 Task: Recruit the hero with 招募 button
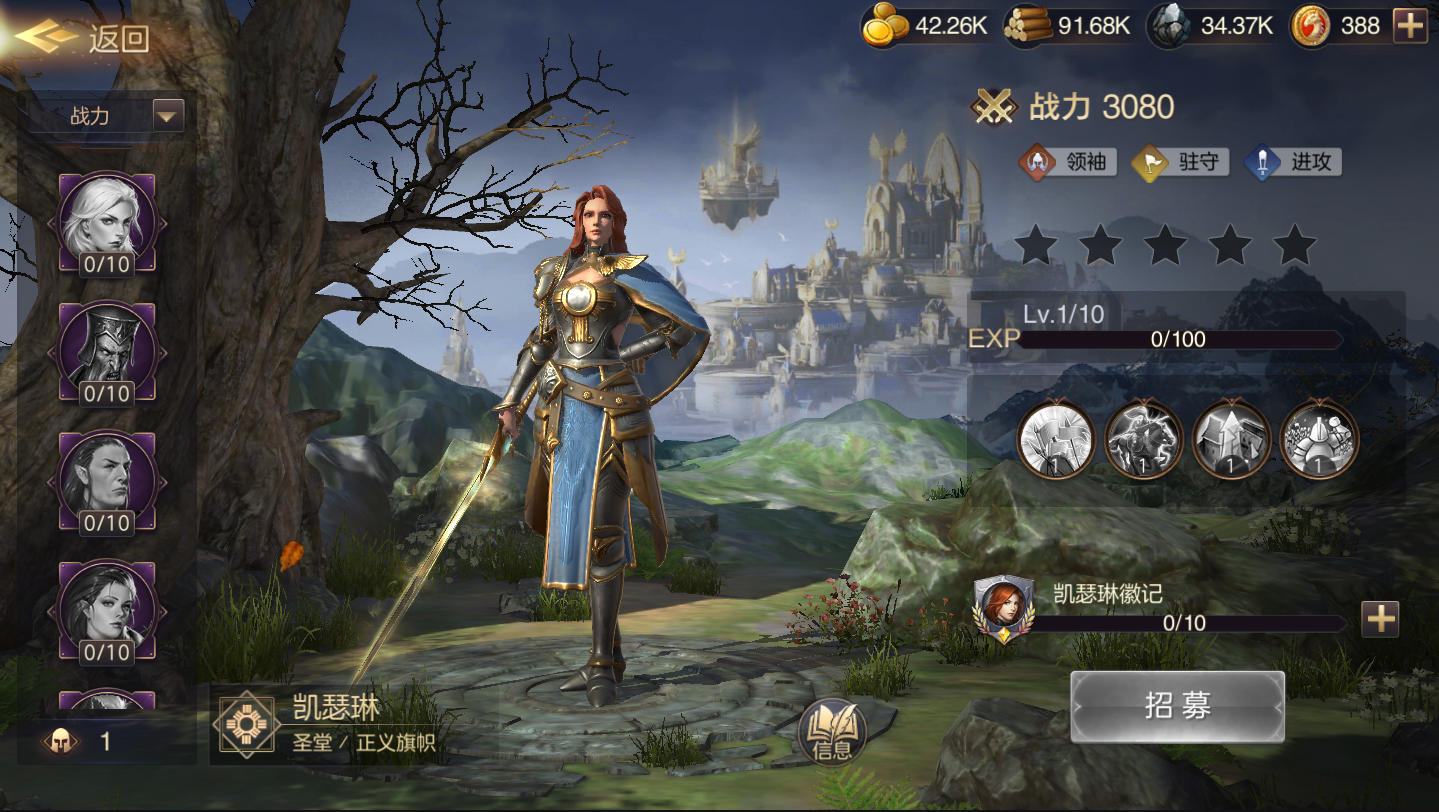click(x=1177, y=706)
